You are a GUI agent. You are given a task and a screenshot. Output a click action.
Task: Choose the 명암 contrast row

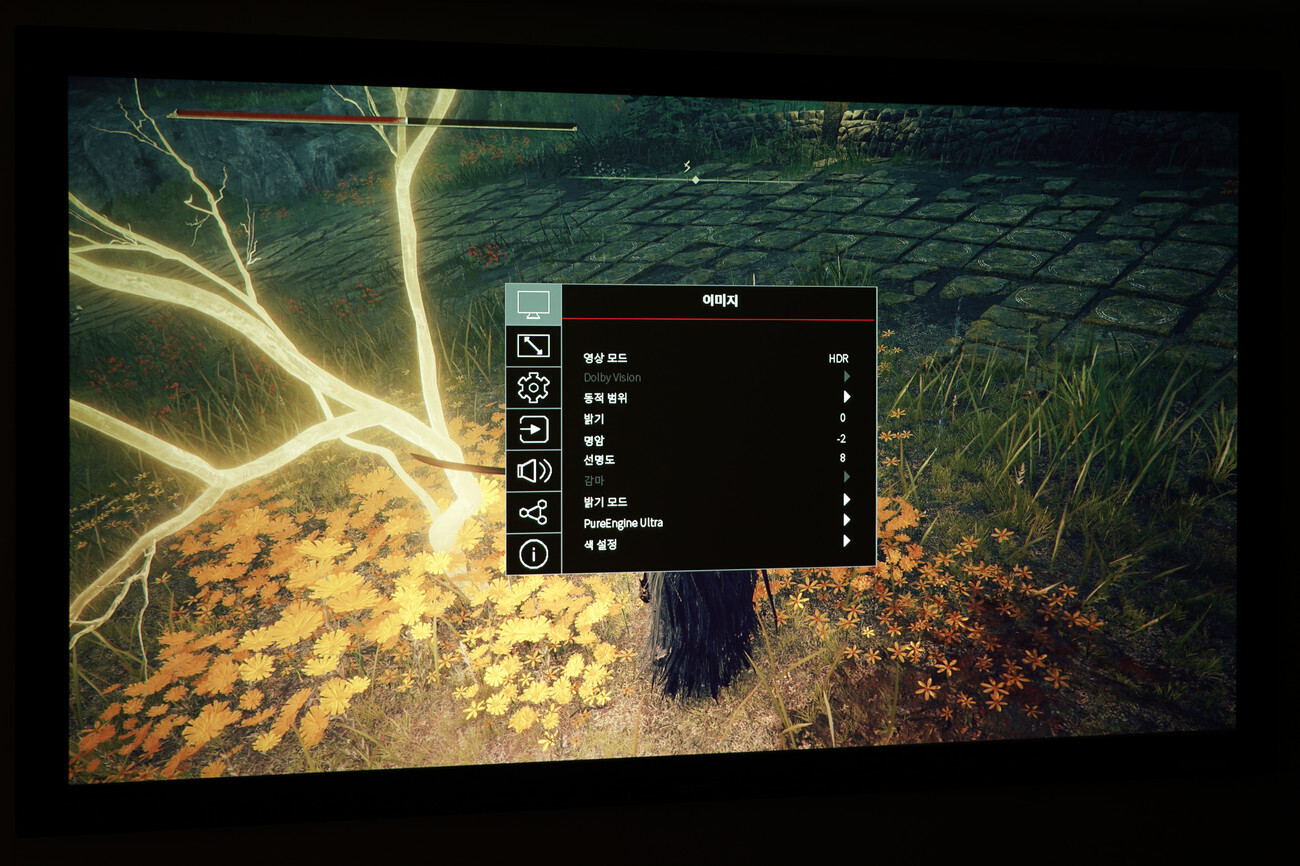point(716,440)
